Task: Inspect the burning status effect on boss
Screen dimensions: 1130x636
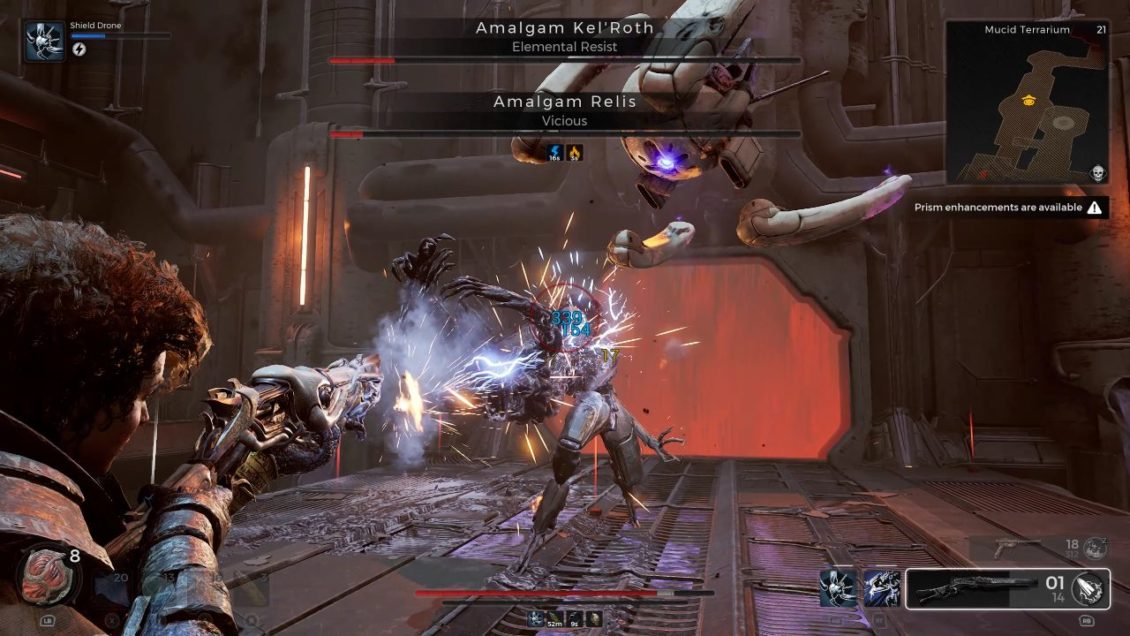Action: [575, 153]
